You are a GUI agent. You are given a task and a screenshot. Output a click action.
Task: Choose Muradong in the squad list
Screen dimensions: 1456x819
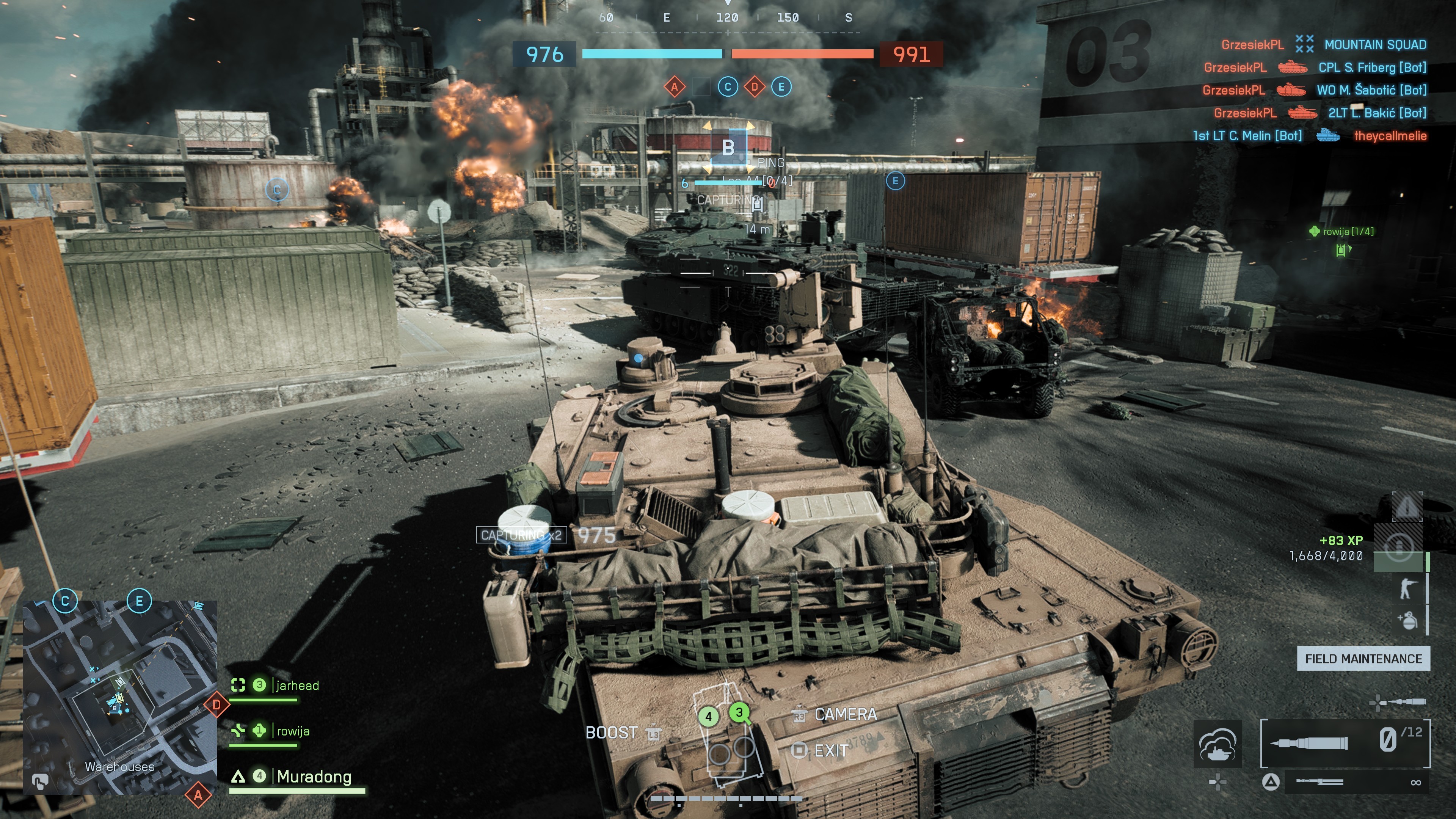(x=314, y=777)
